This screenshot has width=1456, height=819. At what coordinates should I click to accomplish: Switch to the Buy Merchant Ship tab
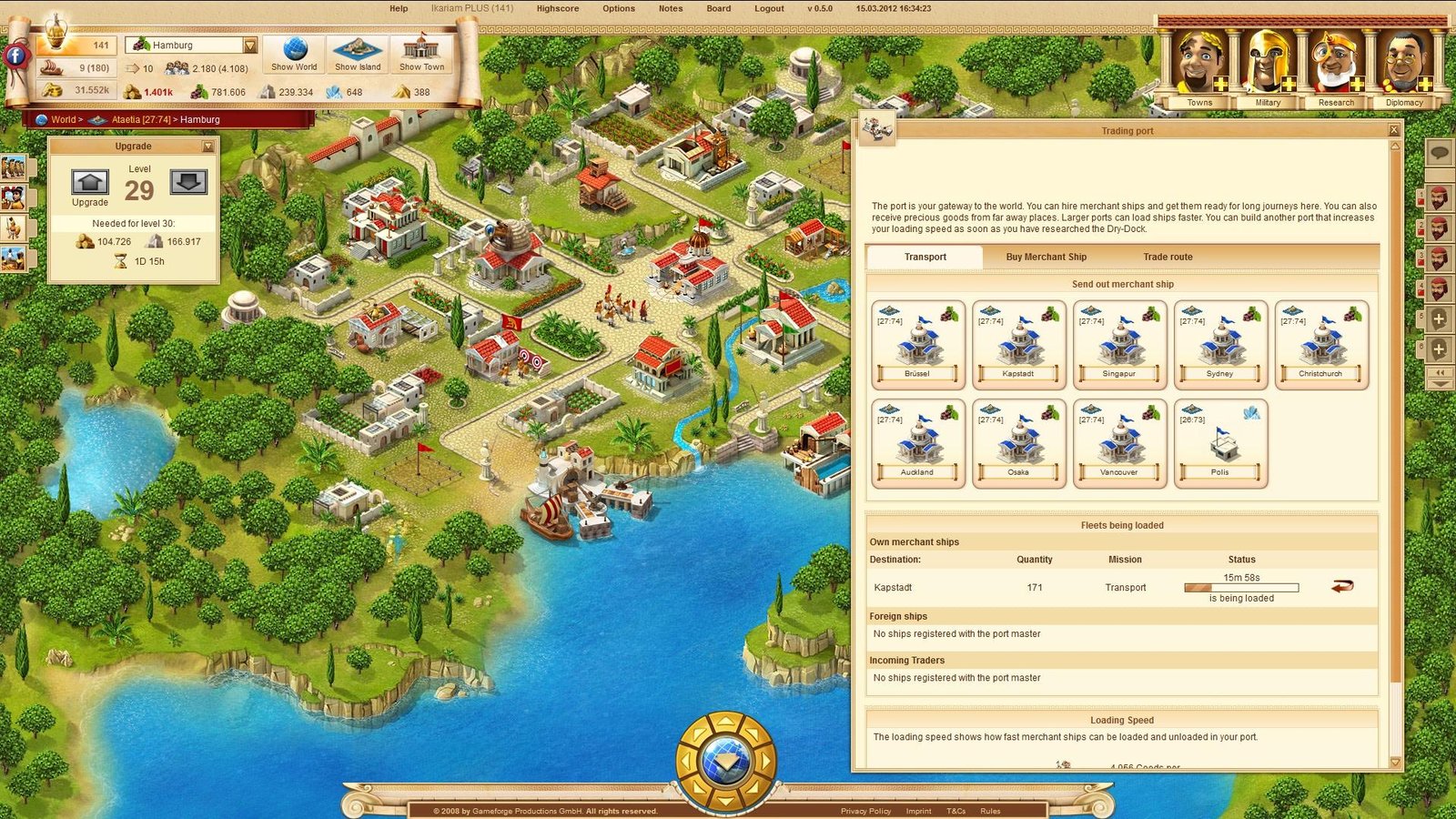point(1046,258)
